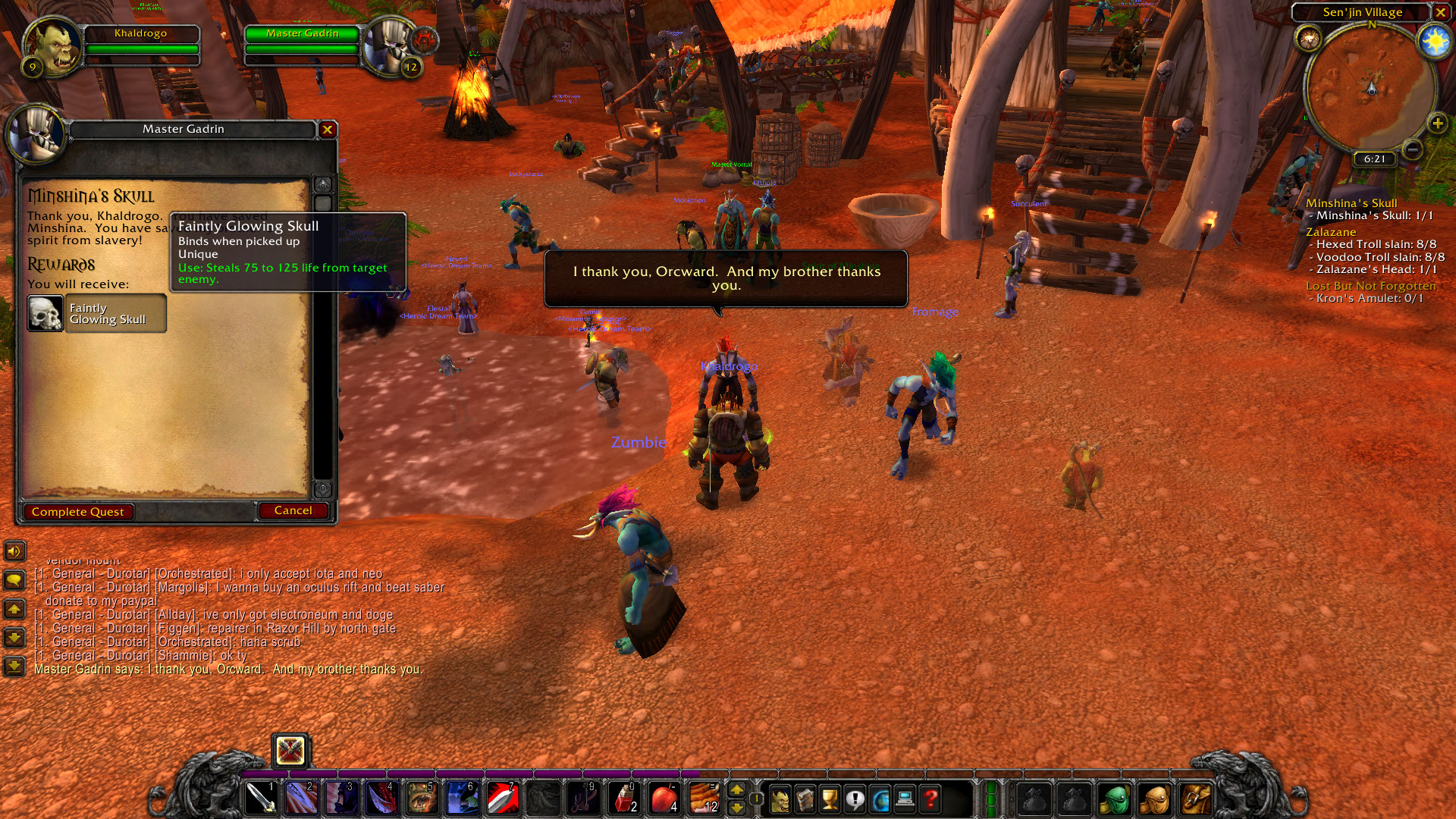
Task: Open the world map globe icon
Action: pyautogui.click(x=880, y=799)
